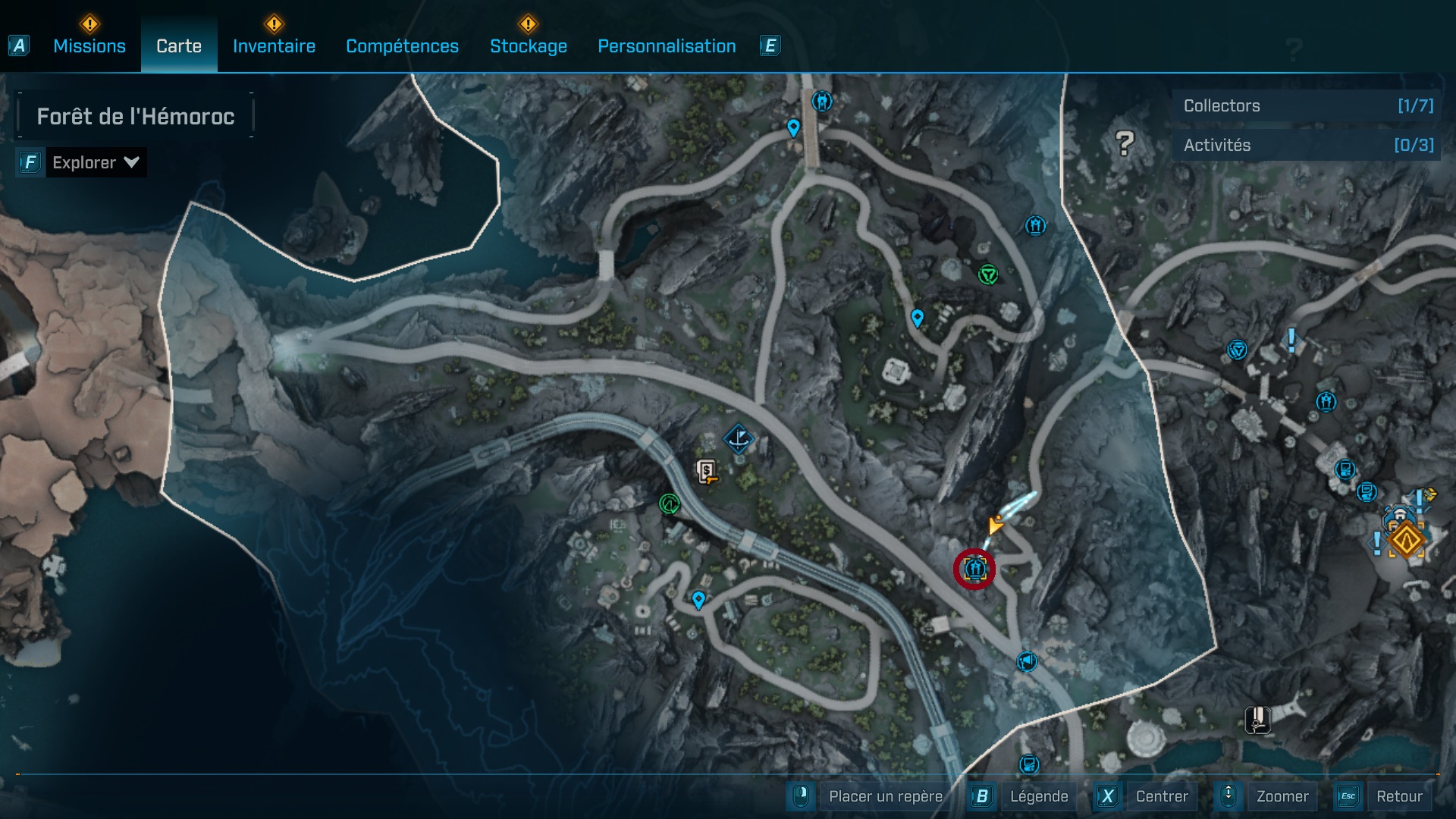Select the orange diamond mission marker

click(x=1406, y=541)
